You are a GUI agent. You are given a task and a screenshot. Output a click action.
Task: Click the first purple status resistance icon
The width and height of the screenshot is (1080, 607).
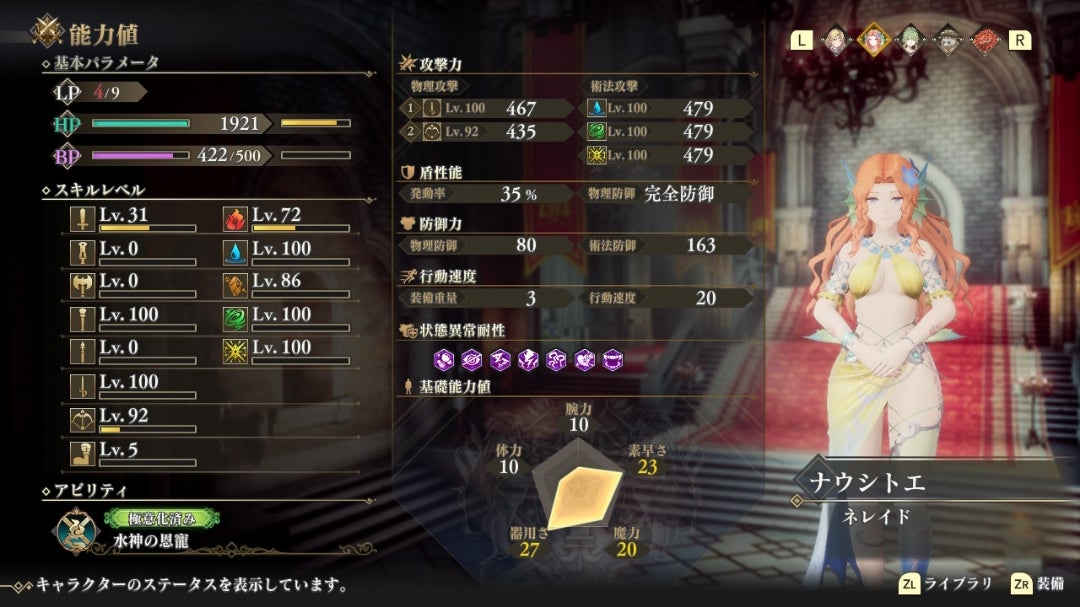pyautogui.click(x=443, y=357)
